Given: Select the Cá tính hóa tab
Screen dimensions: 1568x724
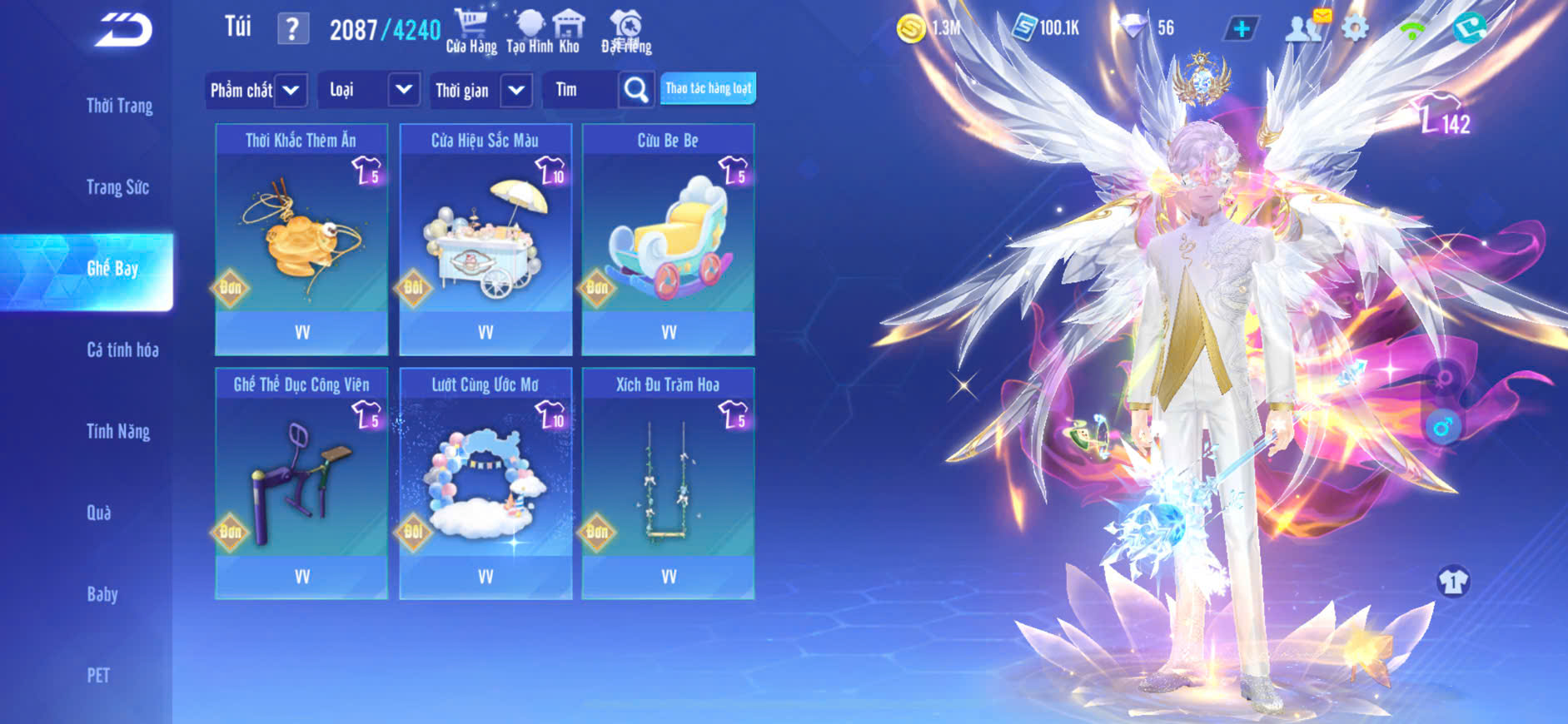Looking at the screenshot, I should point(122,350).
